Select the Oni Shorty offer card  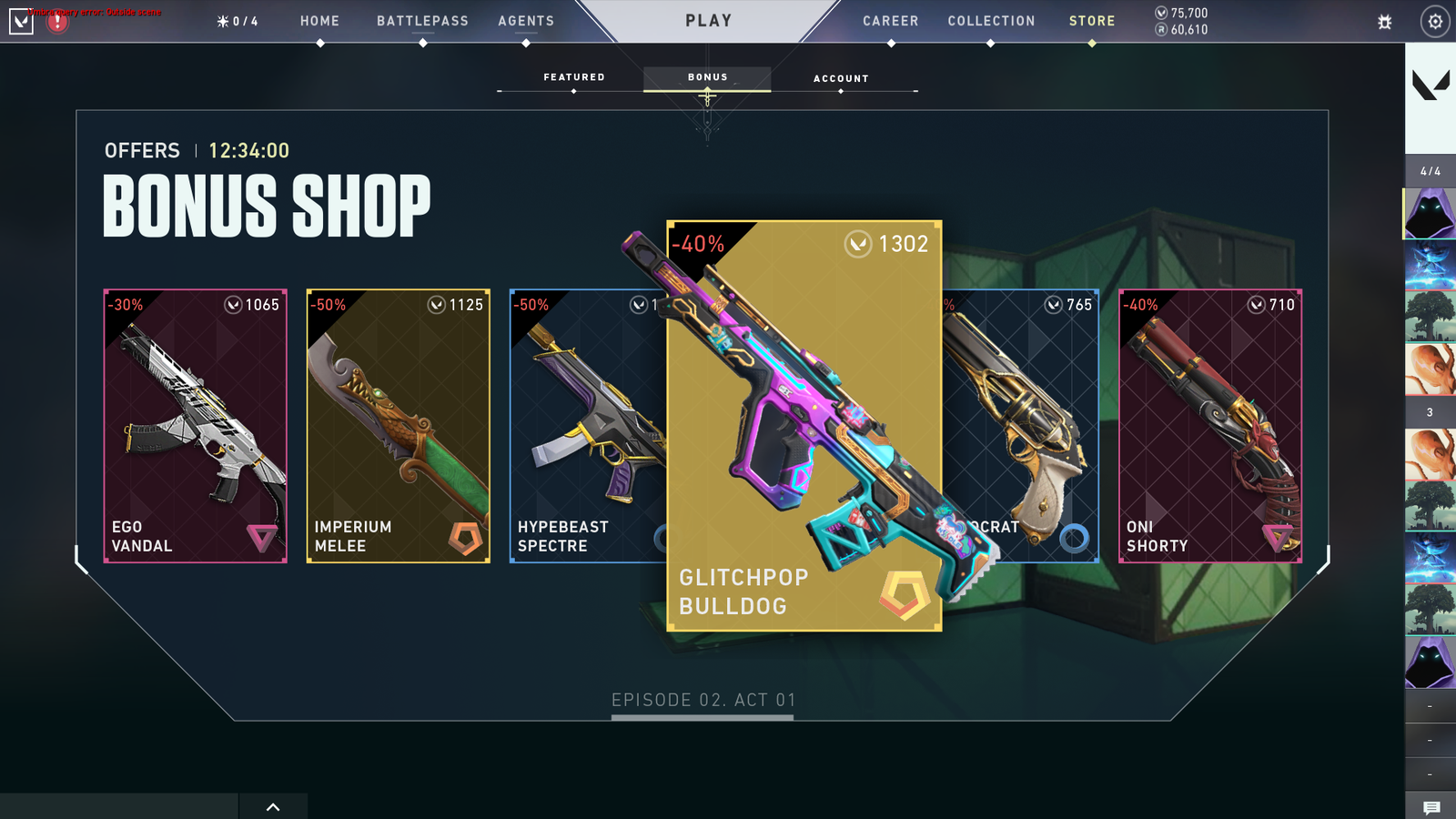point(1209,426)
